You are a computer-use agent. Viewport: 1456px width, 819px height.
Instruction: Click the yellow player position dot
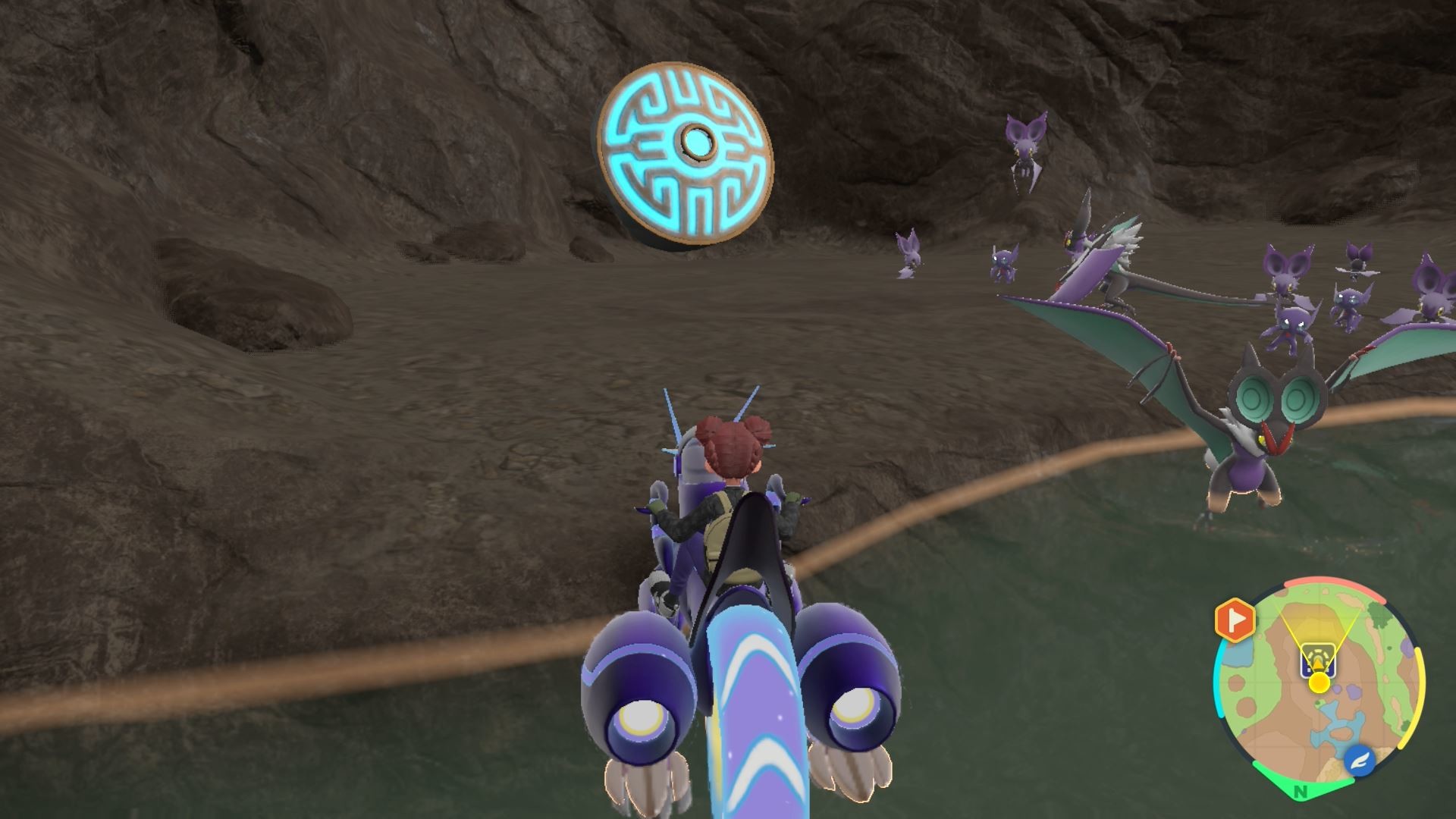point(1319,682)
